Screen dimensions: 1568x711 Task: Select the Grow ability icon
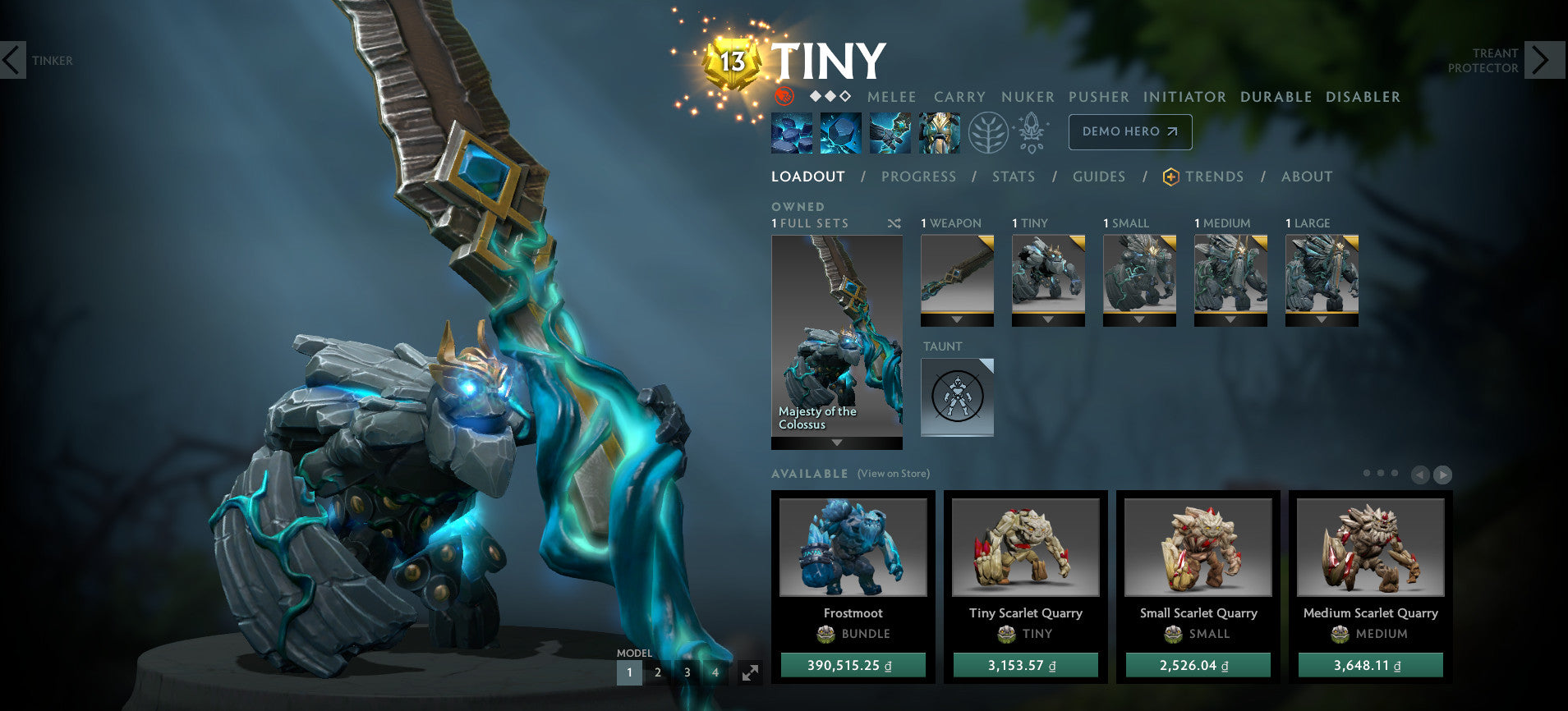pos(940,131)
